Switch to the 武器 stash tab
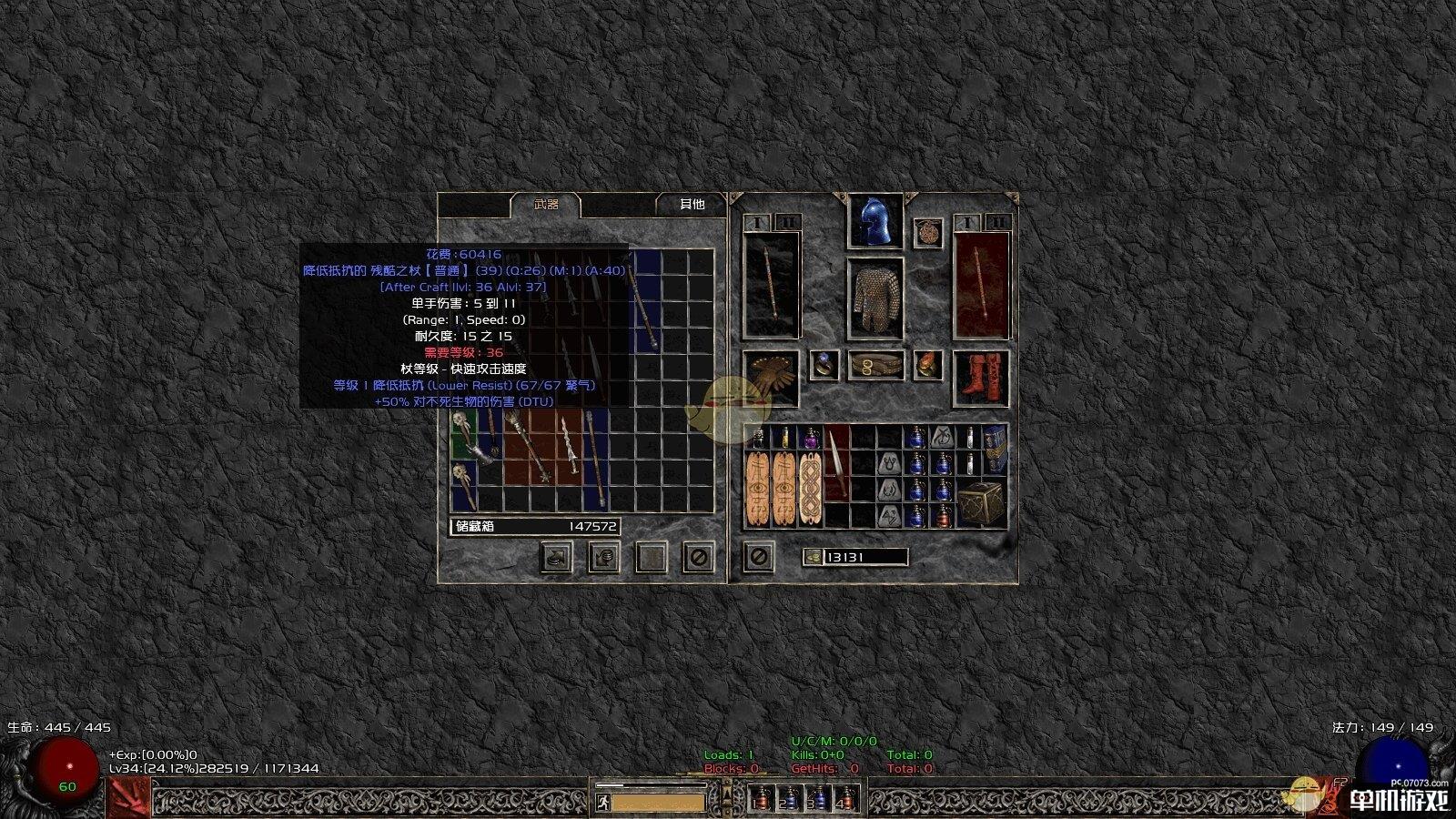This screenshot has width=1456, height=819. (546, 205)
